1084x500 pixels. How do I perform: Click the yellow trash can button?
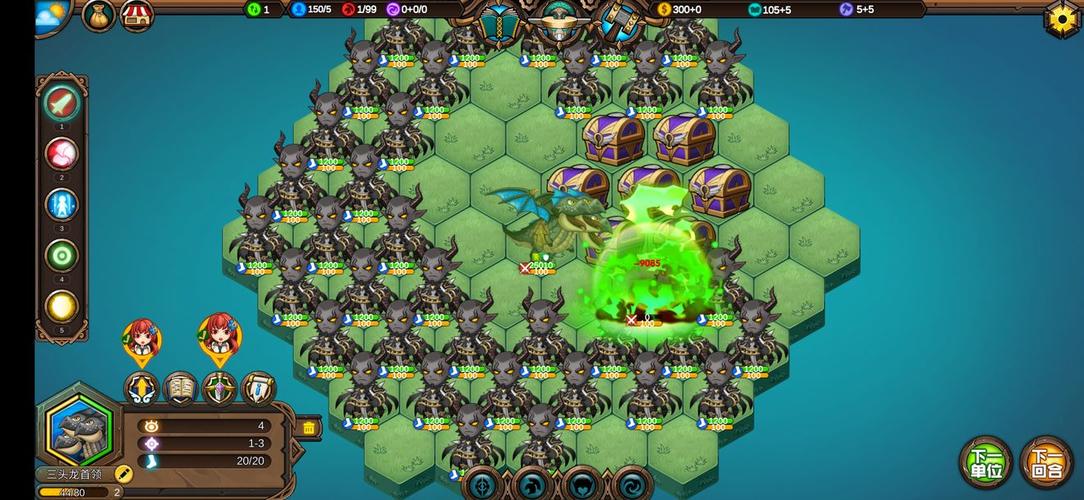pyautogui.click(x=309, y=428)
